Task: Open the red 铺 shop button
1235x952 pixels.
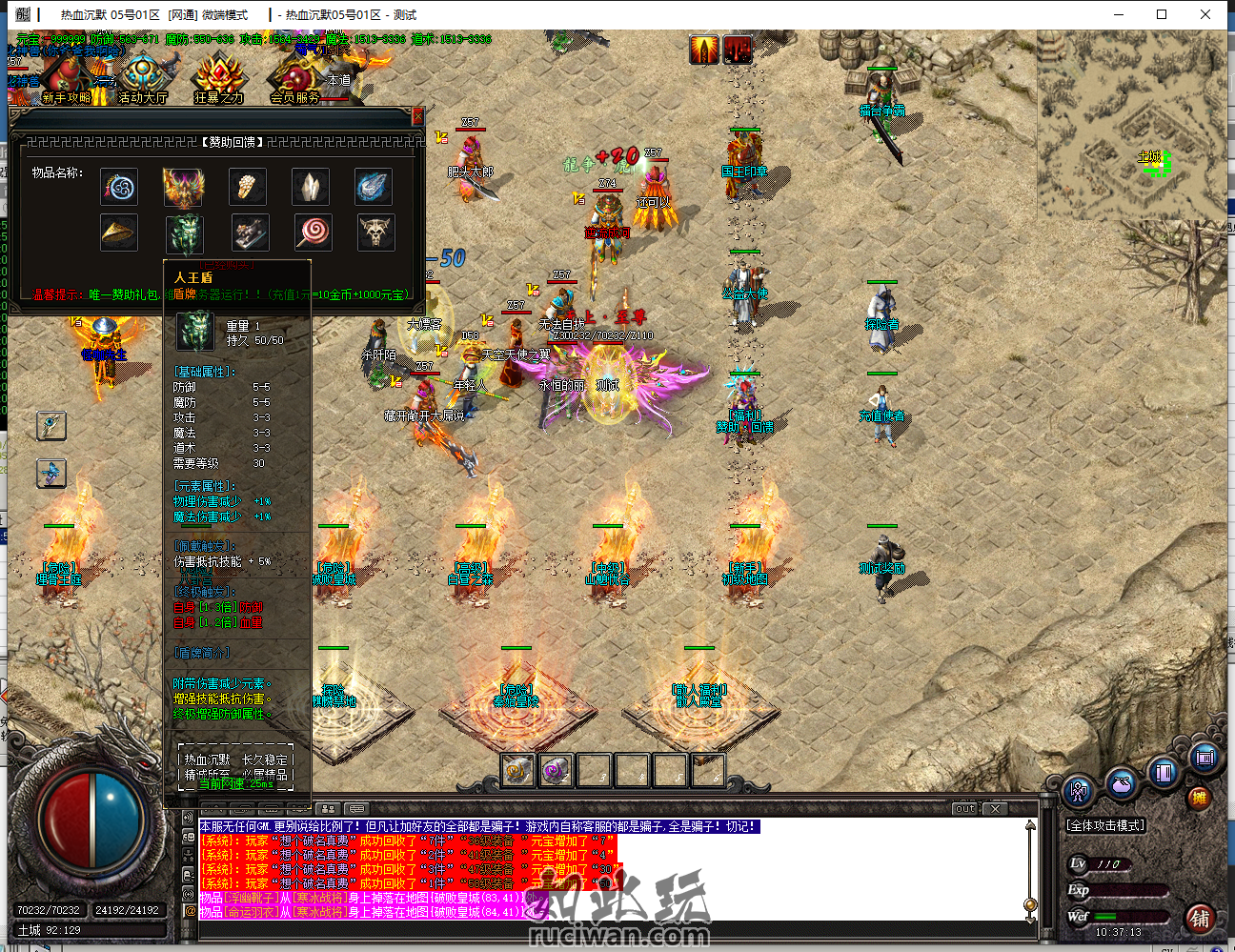Action: click(1200, 919)
